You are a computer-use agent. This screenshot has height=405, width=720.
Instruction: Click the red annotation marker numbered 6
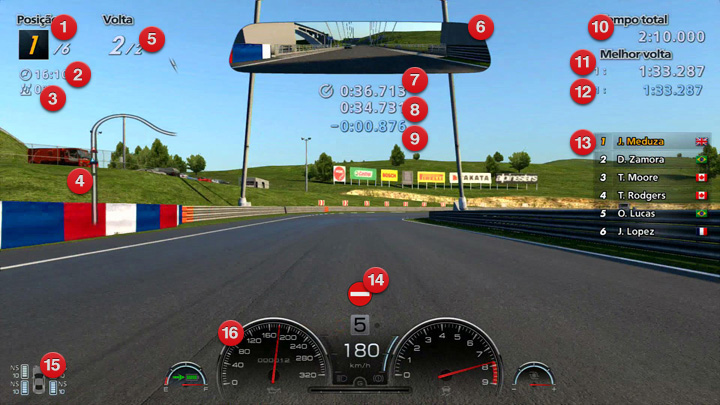click(x=478, y=26)
